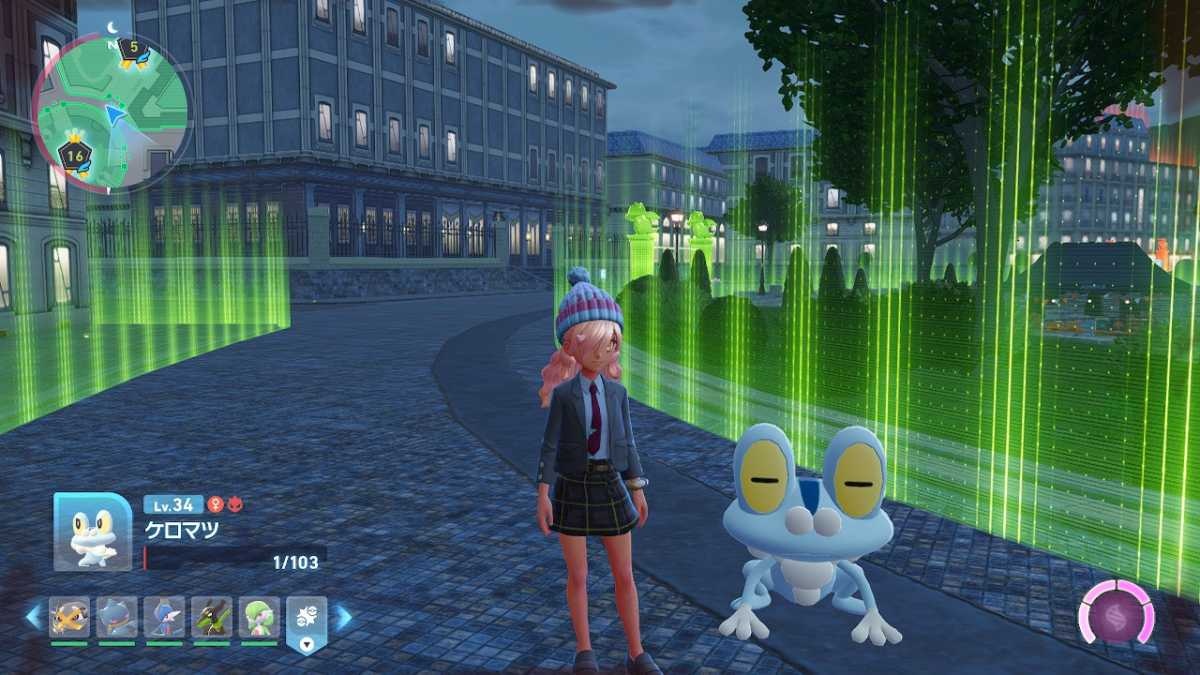Select the crowned level 16 minimap marker
This screenshot has height=675, width=1200.
coord(74,154)
